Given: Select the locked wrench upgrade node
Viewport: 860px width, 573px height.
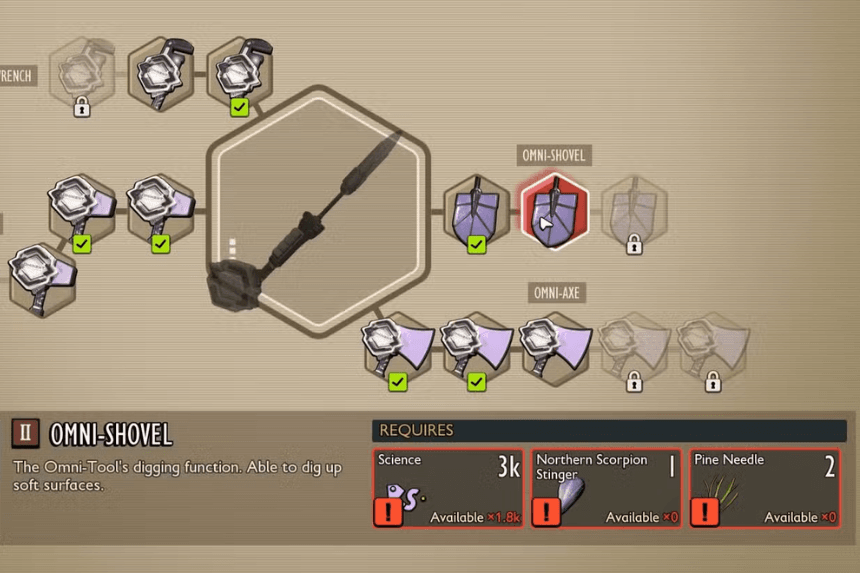Looking at the screenshot, I should click(x=82, y=72).
